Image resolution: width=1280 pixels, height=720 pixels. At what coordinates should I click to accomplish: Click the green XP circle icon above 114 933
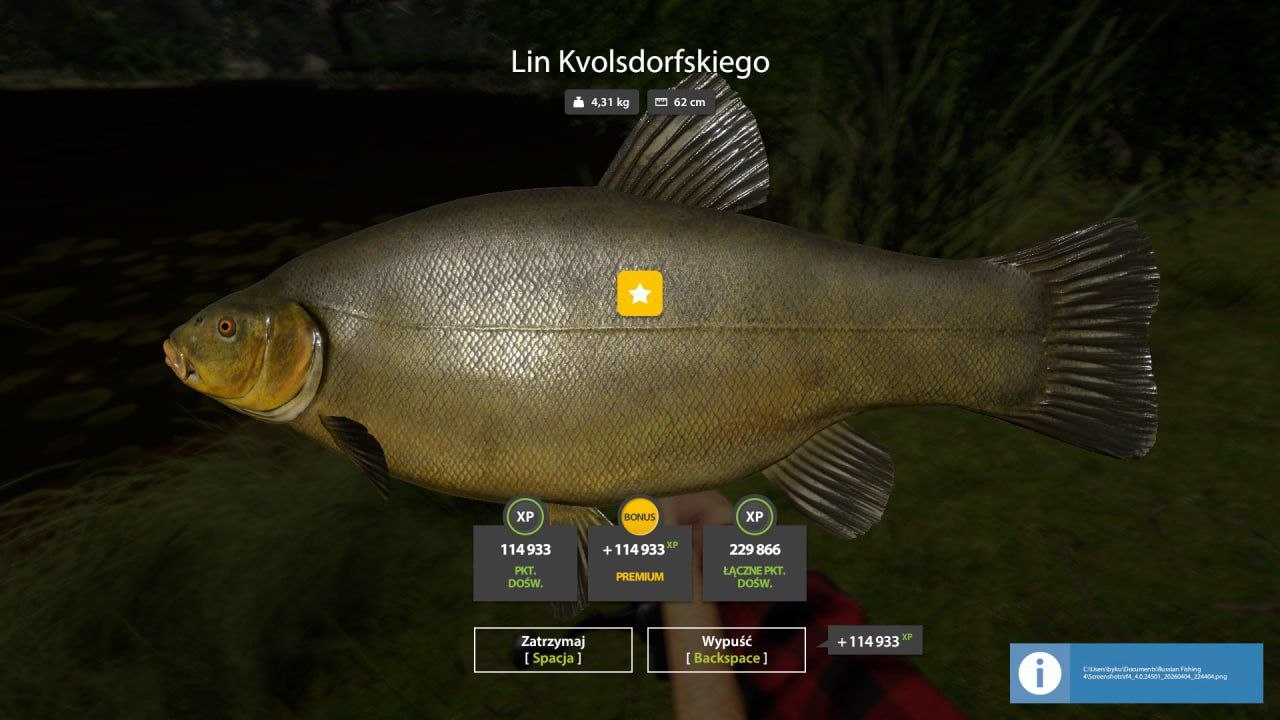(524, 517)
